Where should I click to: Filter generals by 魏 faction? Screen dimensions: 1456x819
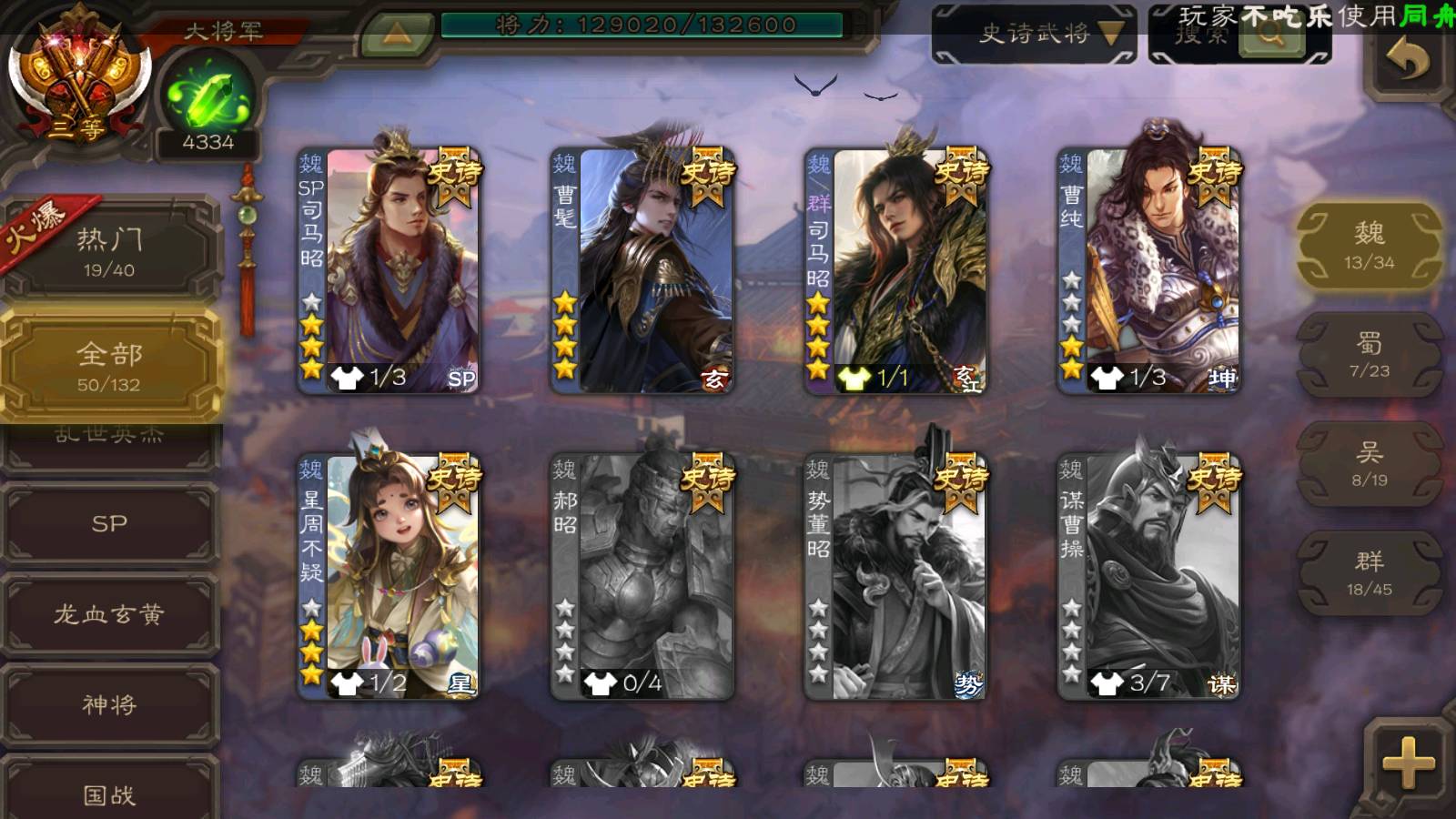[x=1369, y=246]
